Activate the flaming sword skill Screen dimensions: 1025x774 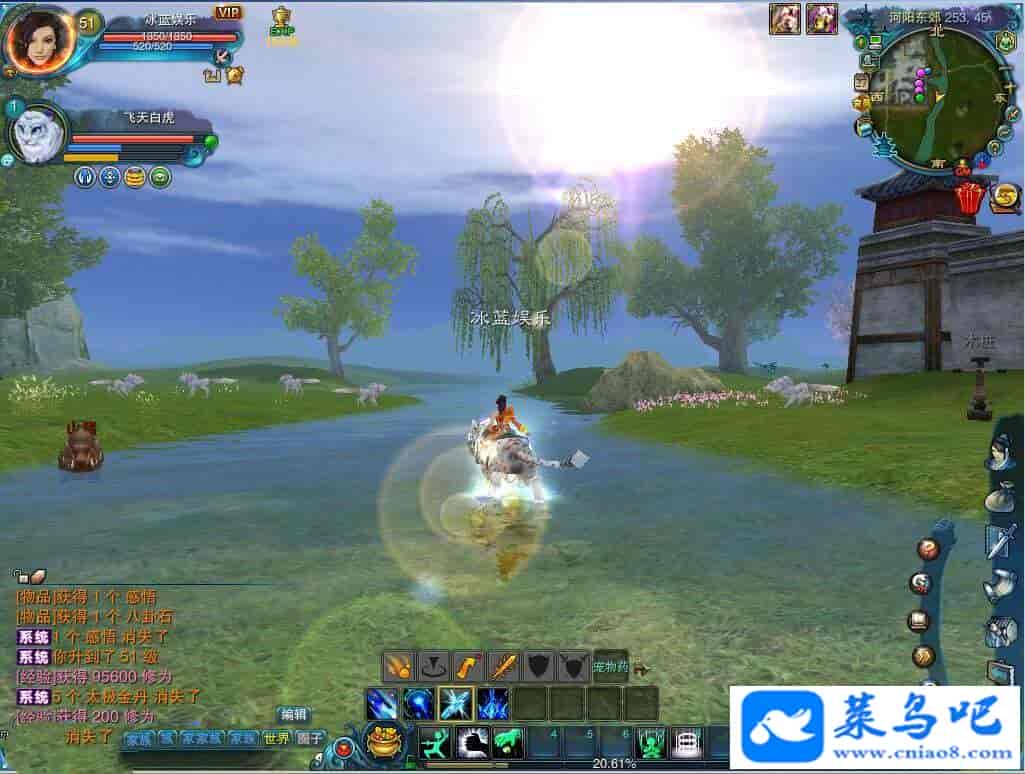coord(502,665)
